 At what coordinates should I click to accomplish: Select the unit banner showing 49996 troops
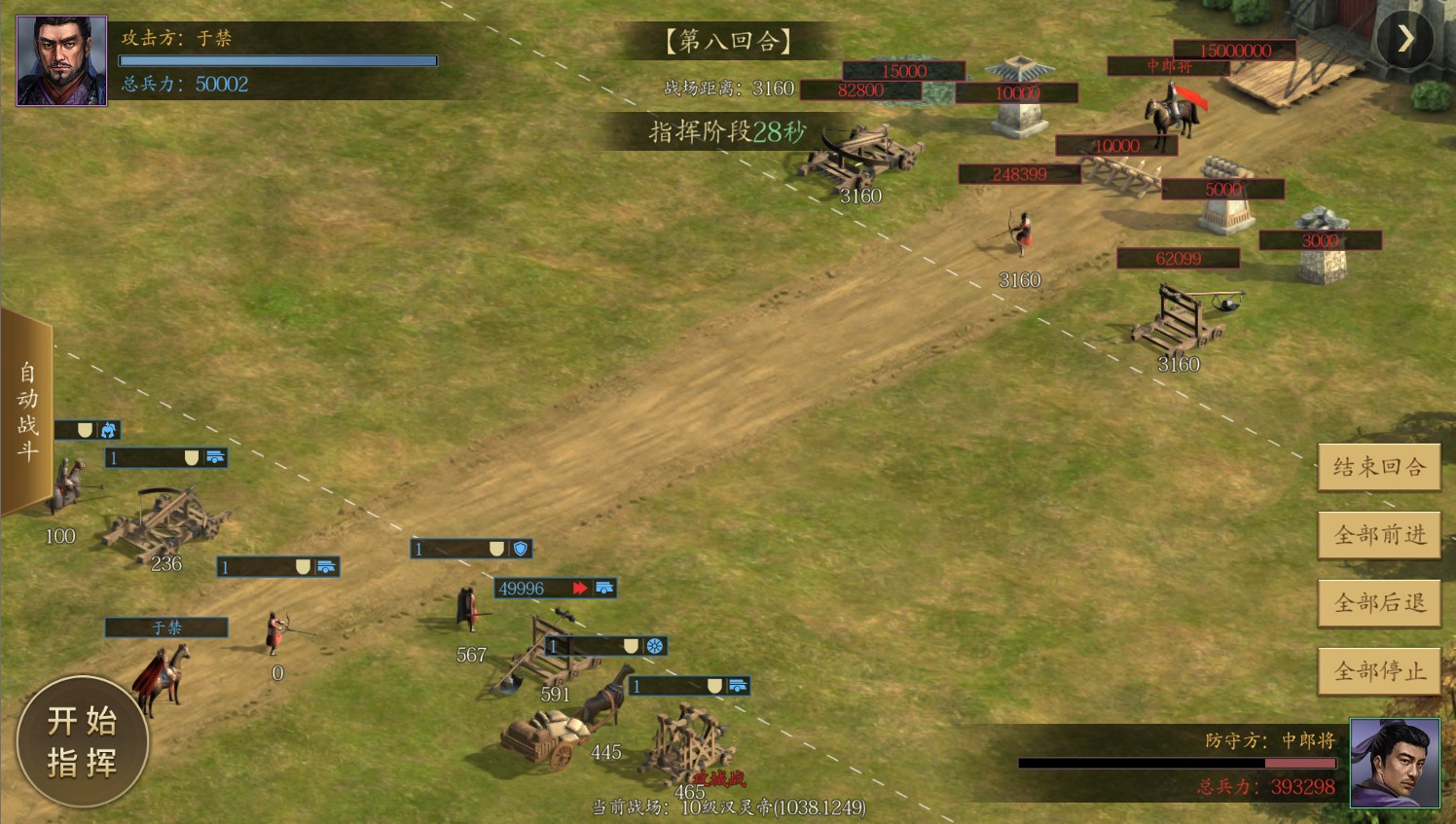coord(556,589)
